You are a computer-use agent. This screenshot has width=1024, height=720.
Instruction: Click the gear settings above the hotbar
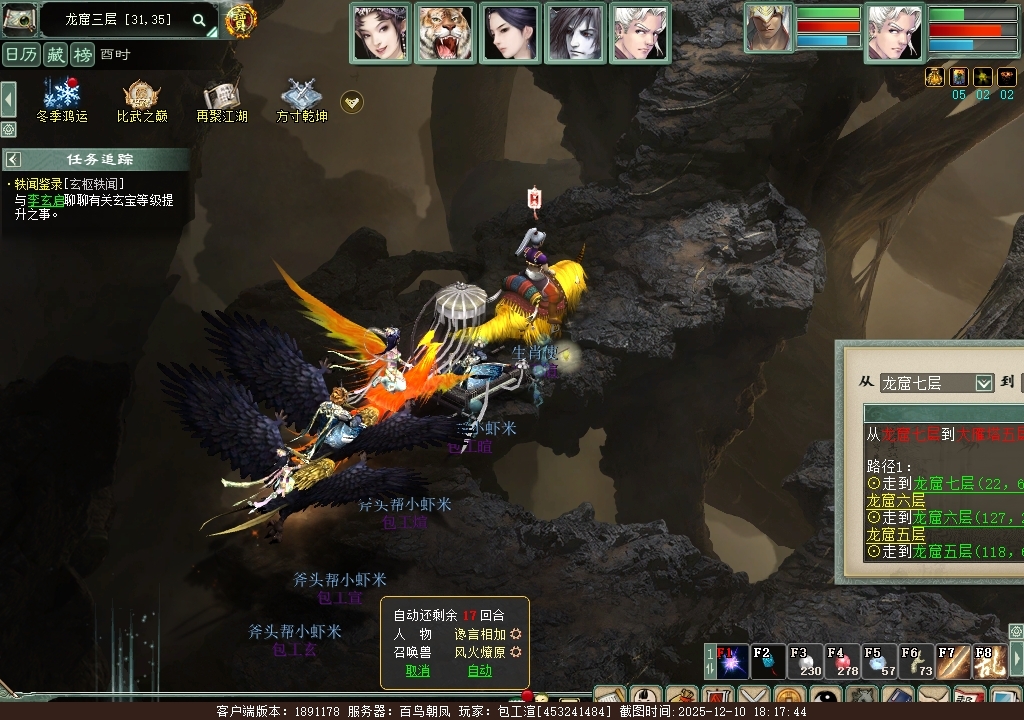pyautogui.click(x=1015, y=631)
